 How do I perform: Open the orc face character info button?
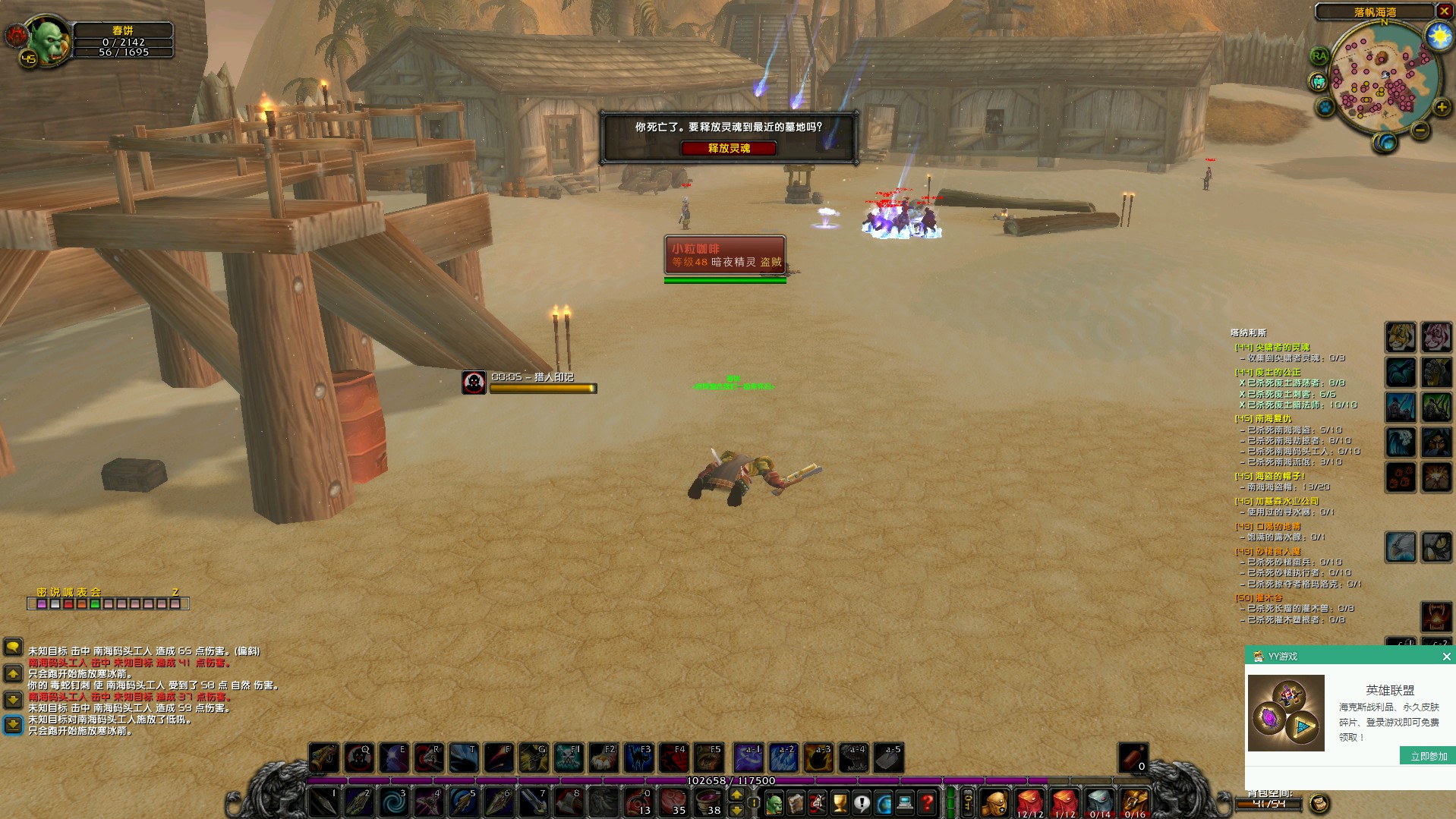[774, 802]
